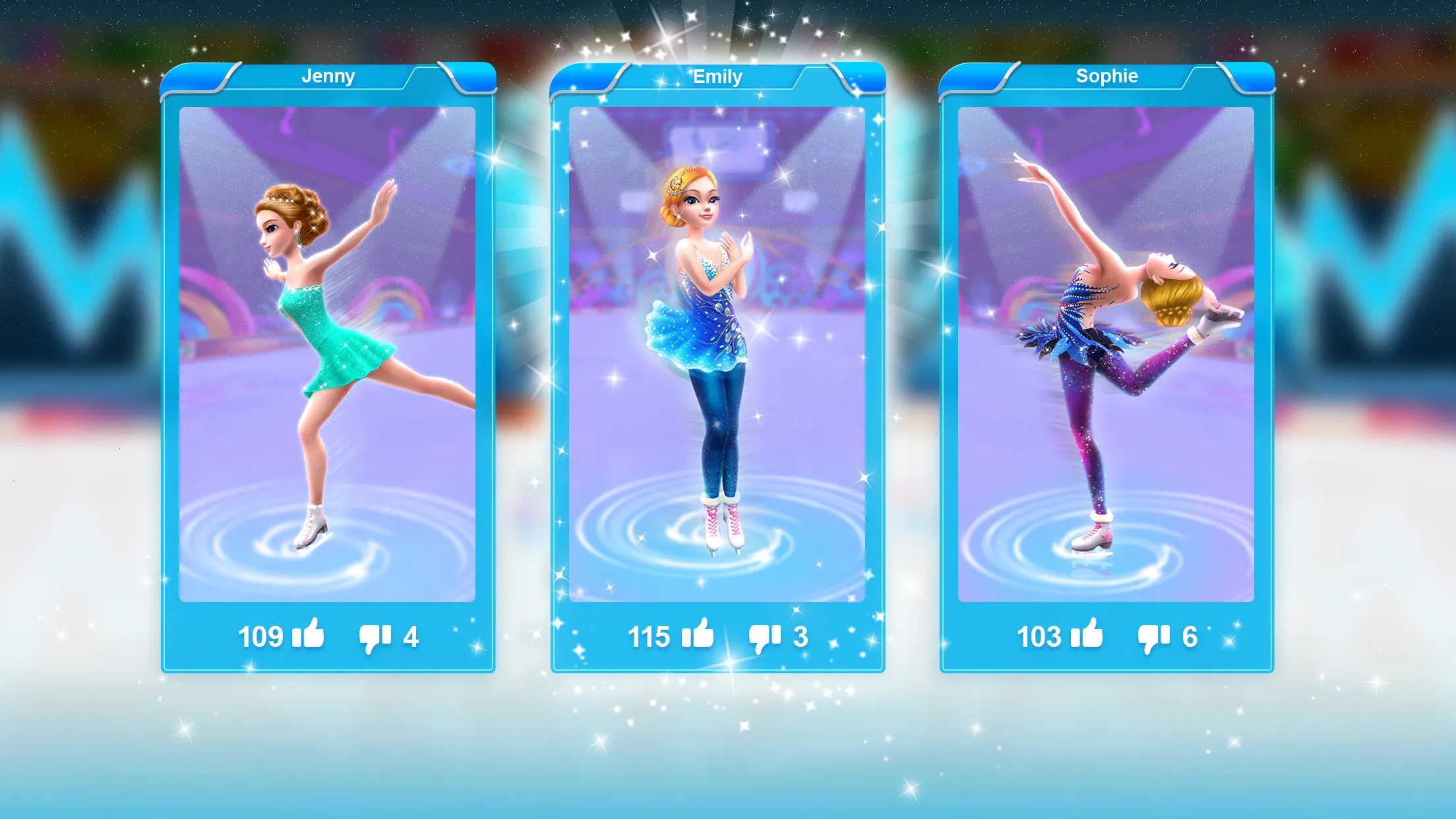The image size is (1456, 819).
Task: Select Jenny's name banner
Action: pos(328,76)
